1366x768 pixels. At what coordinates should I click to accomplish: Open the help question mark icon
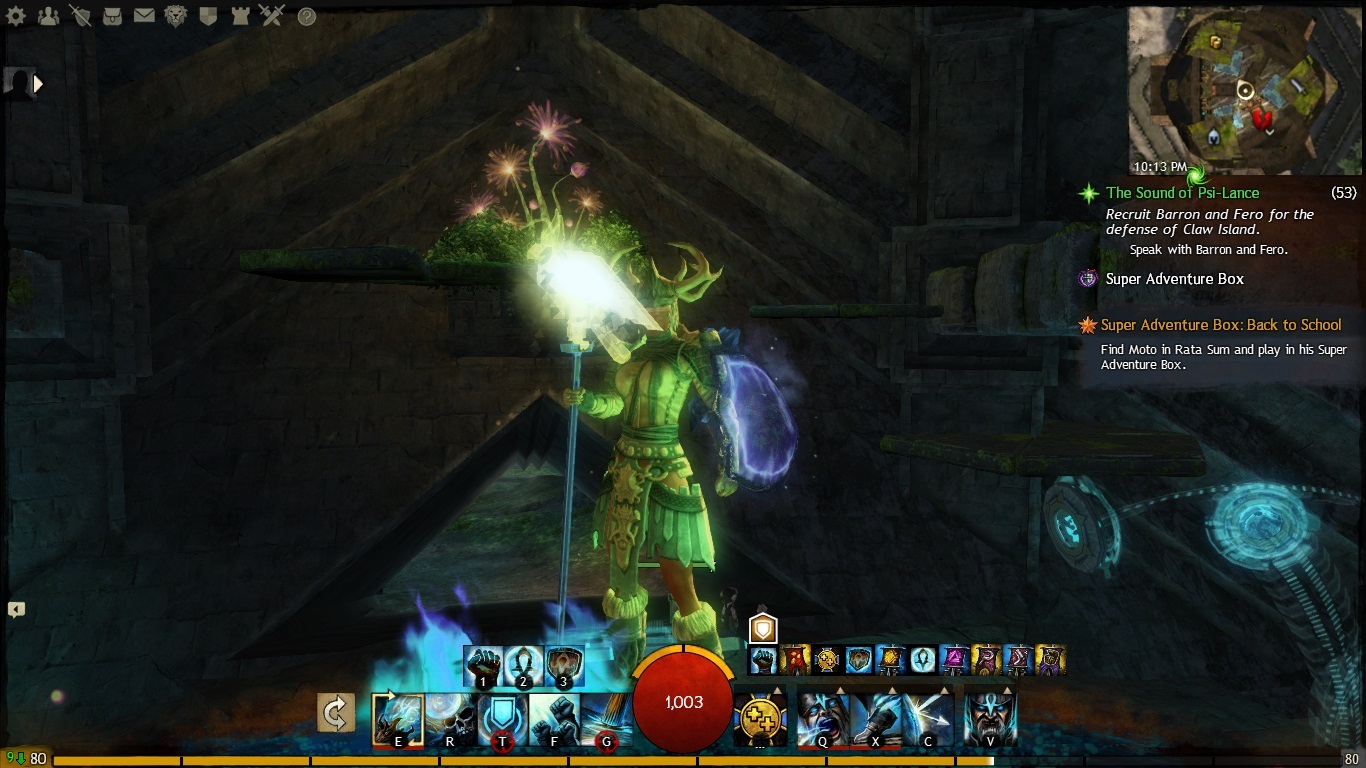point(307,16)
